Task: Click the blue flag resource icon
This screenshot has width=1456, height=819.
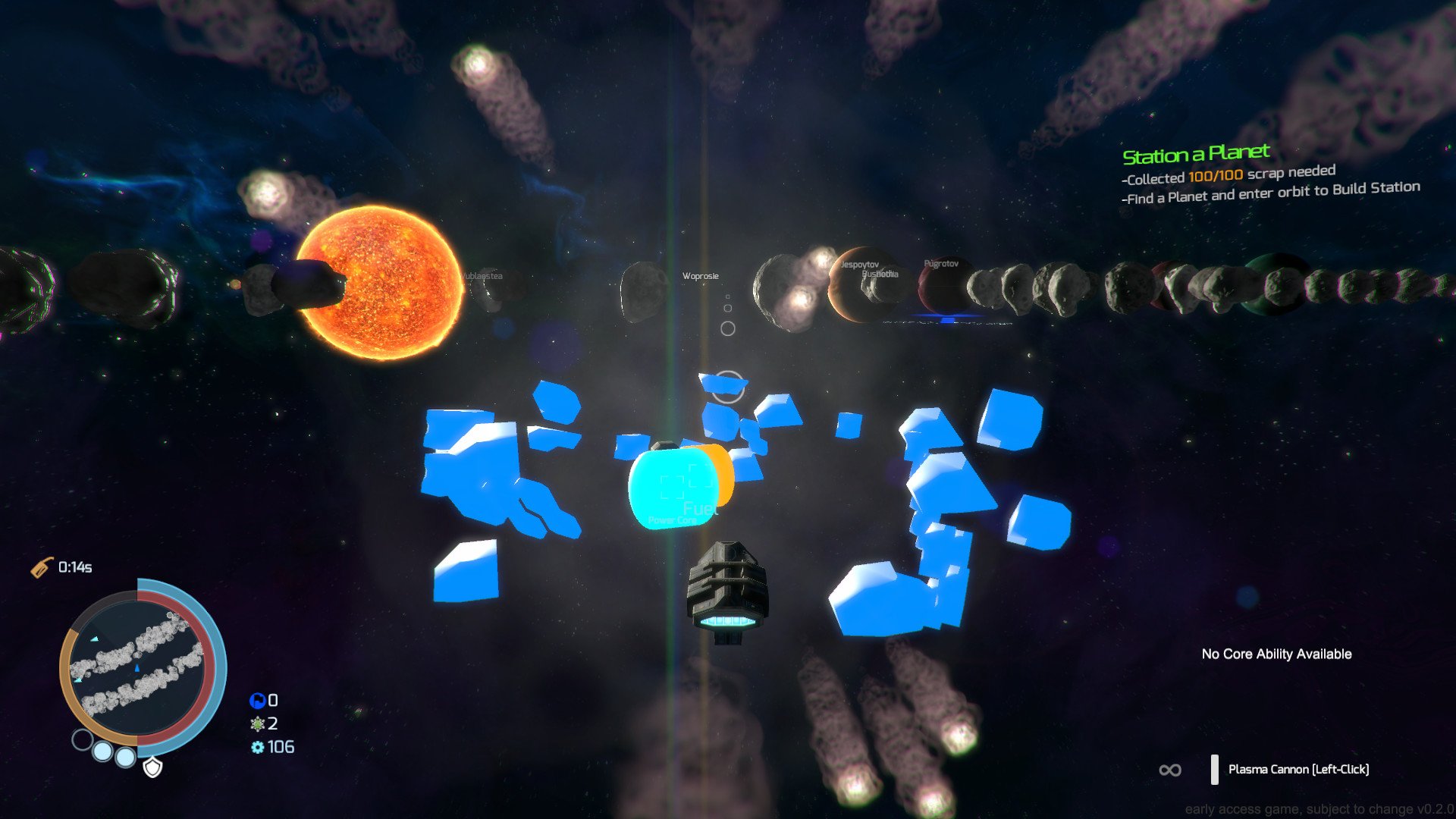Action: pos(258,701)
